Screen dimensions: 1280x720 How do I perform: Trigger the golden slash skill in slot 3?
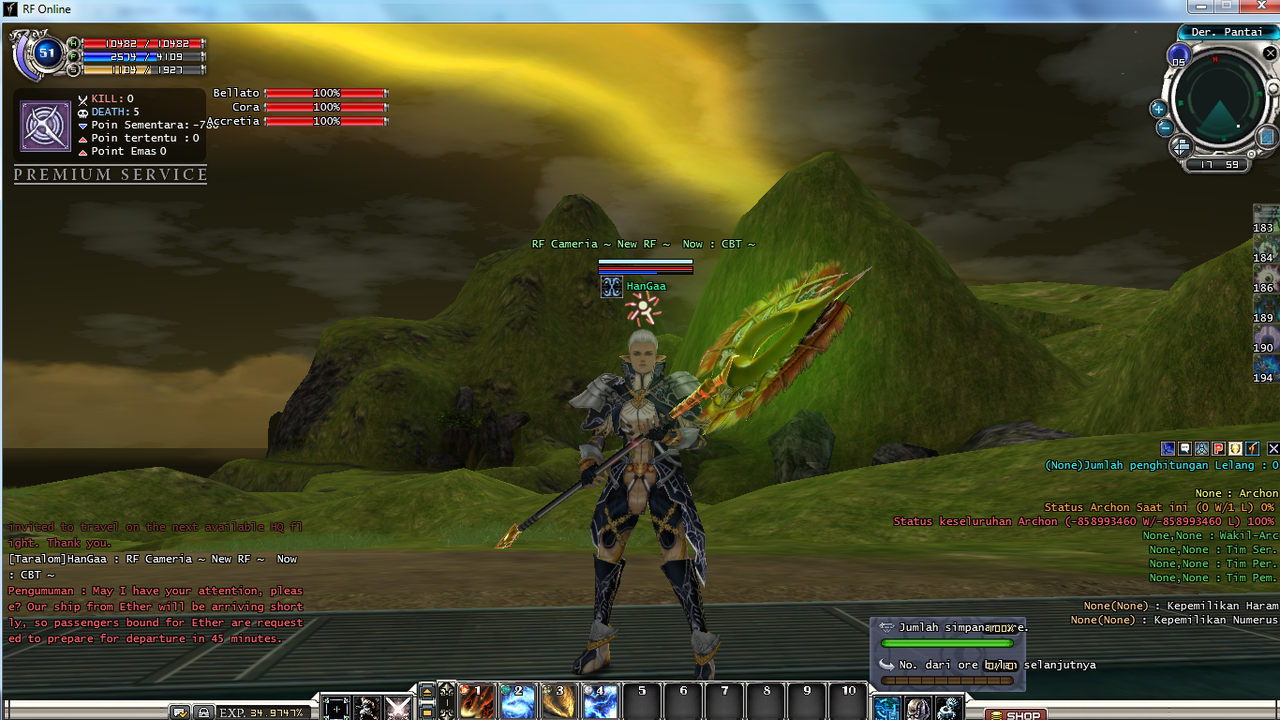tap(558, 702)
